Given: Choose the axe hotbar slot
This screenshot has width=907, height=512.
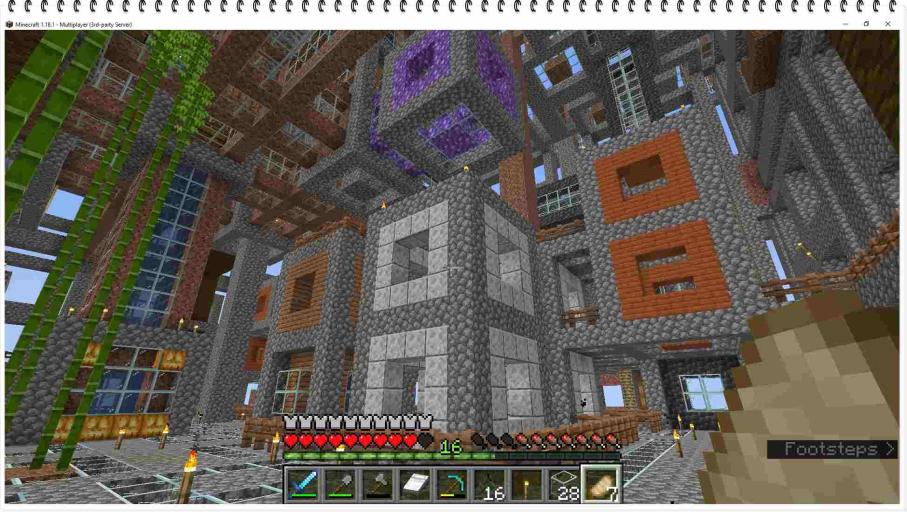Looking at the screenshot, I should click(x=377, y=484).
